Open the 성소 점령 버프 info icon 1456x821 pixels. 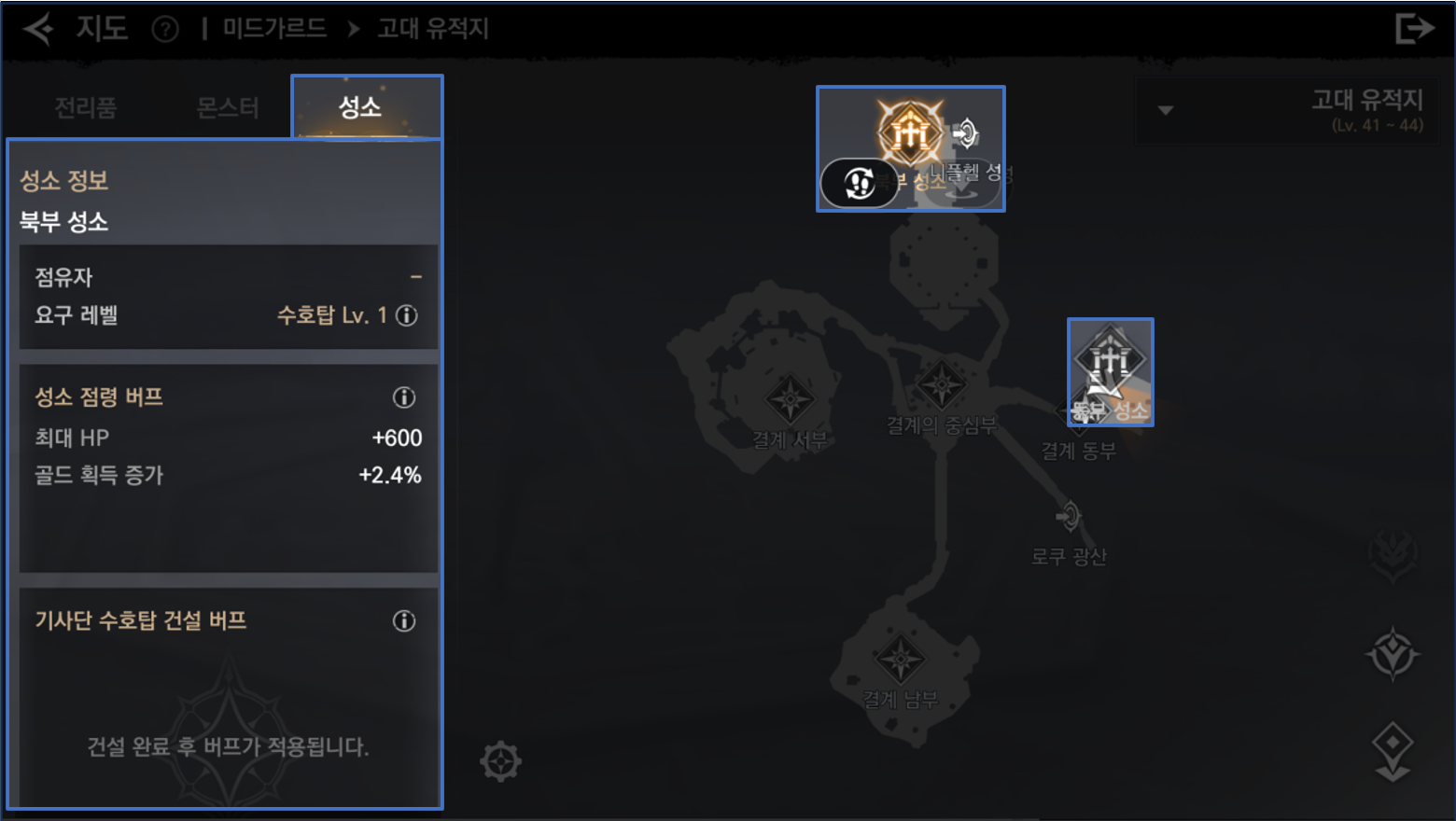coord(403,397)
